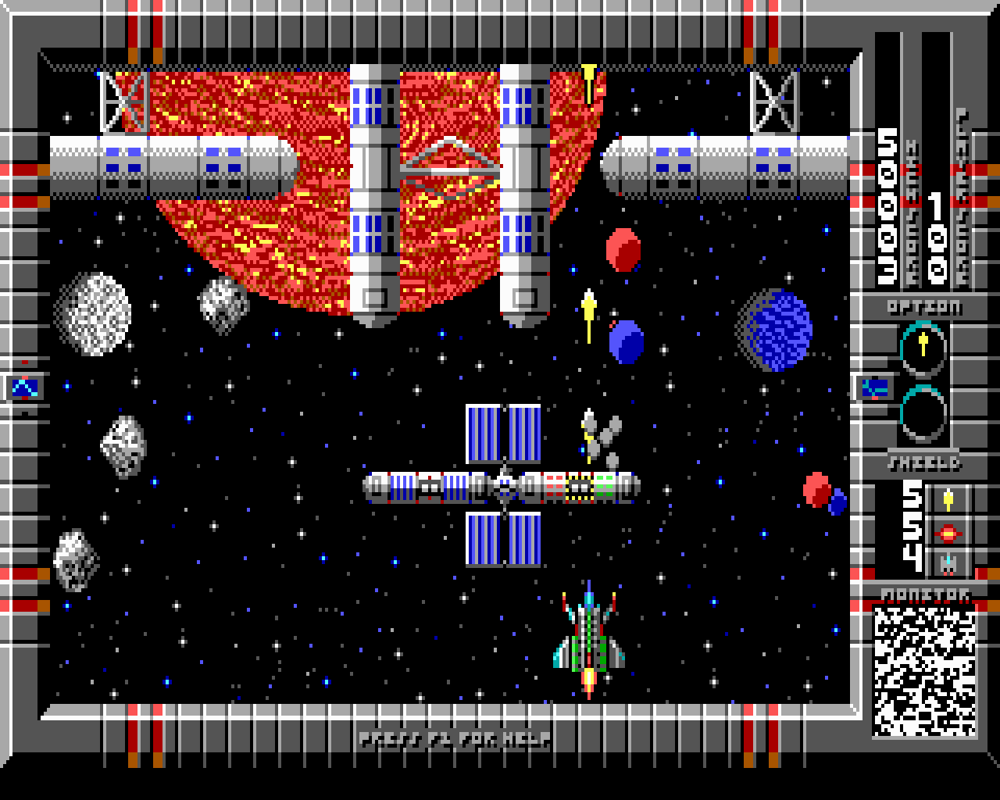Select the option slot holding the yellow missile

click(922, 346)
